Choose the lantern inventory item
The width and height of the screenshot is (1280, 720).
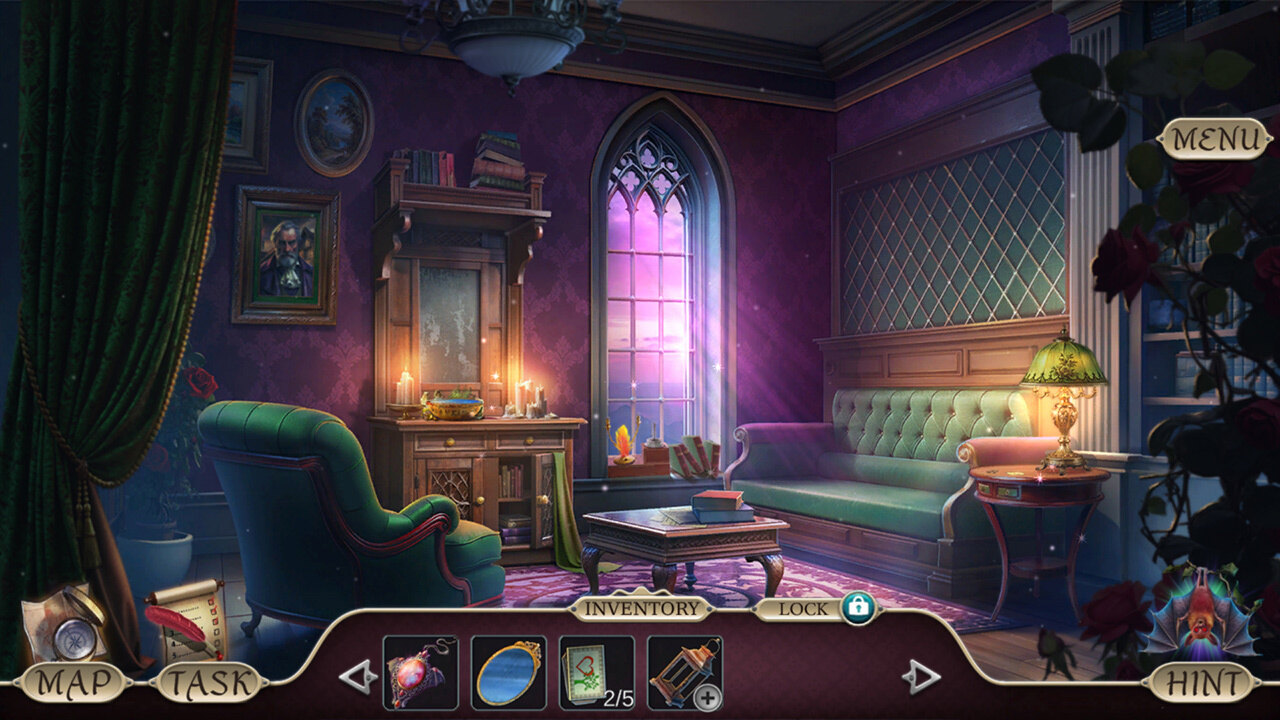click(x=684, y=672)
